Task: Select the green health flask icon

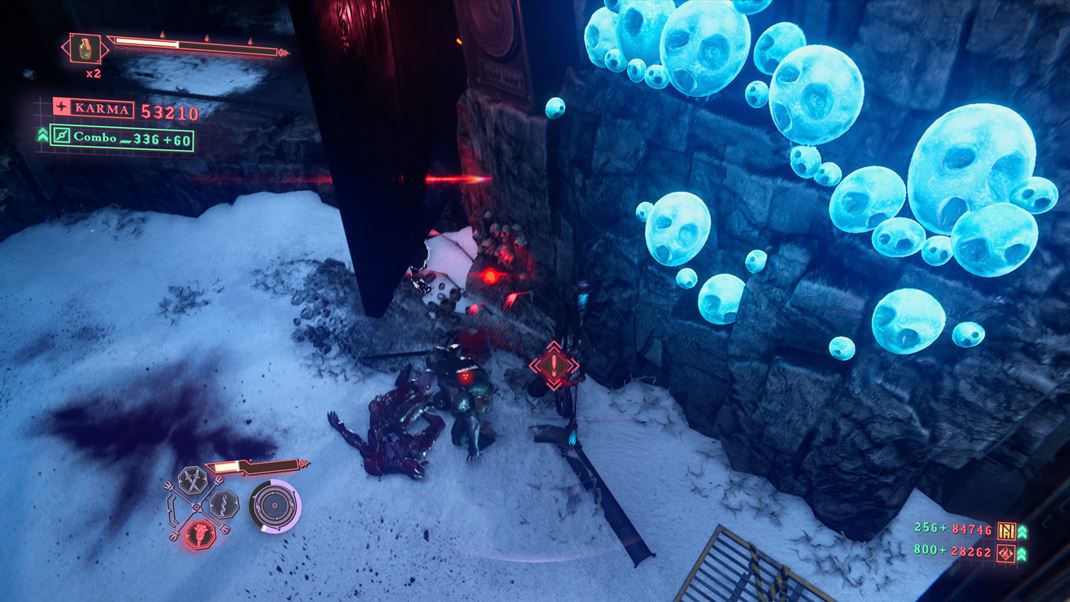Action: (x=83, y=48)
